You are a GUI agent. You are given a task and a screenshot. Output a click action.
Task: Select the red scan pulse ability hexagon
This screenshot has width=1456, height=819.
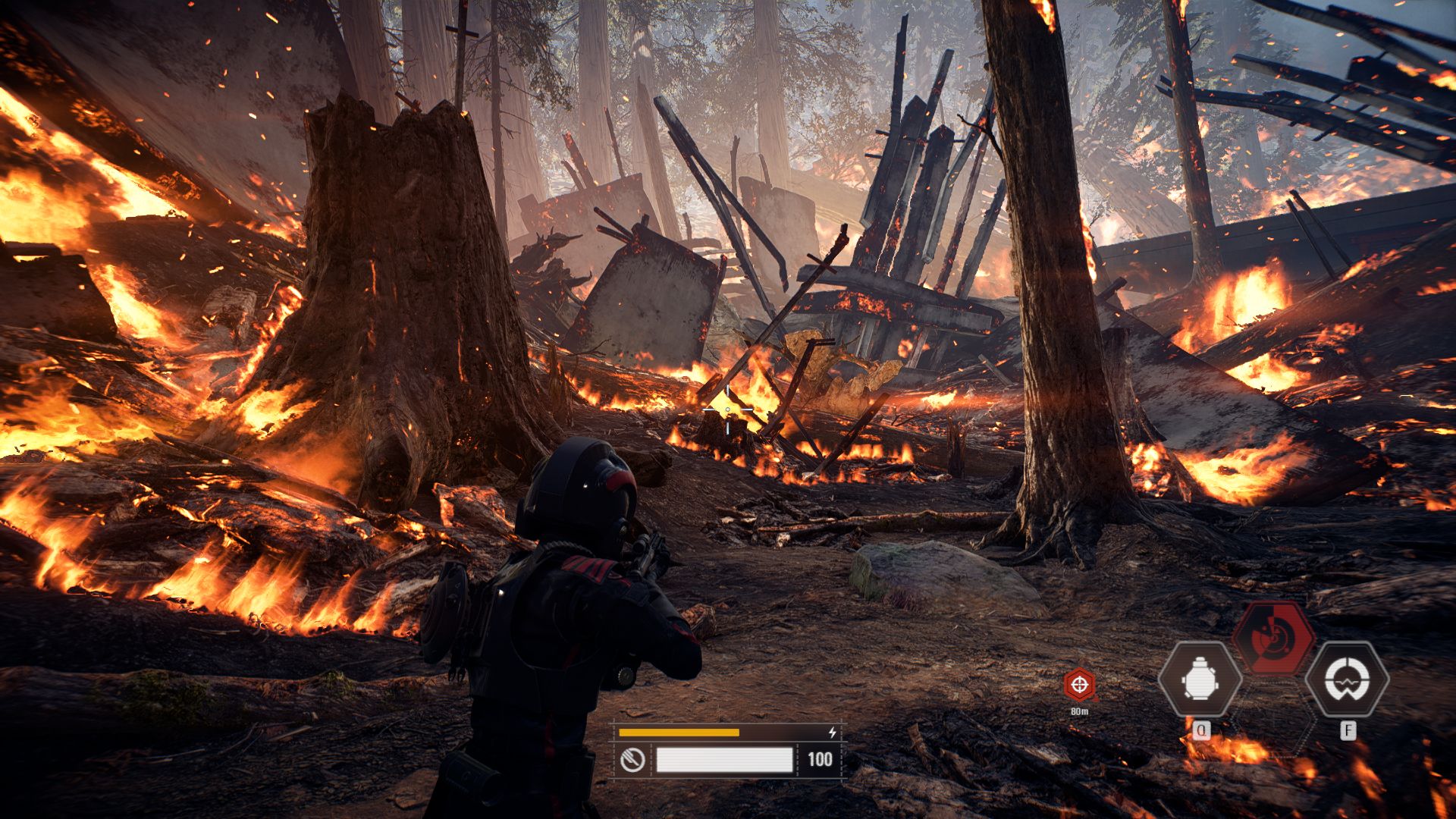[x=1273, y=639]
